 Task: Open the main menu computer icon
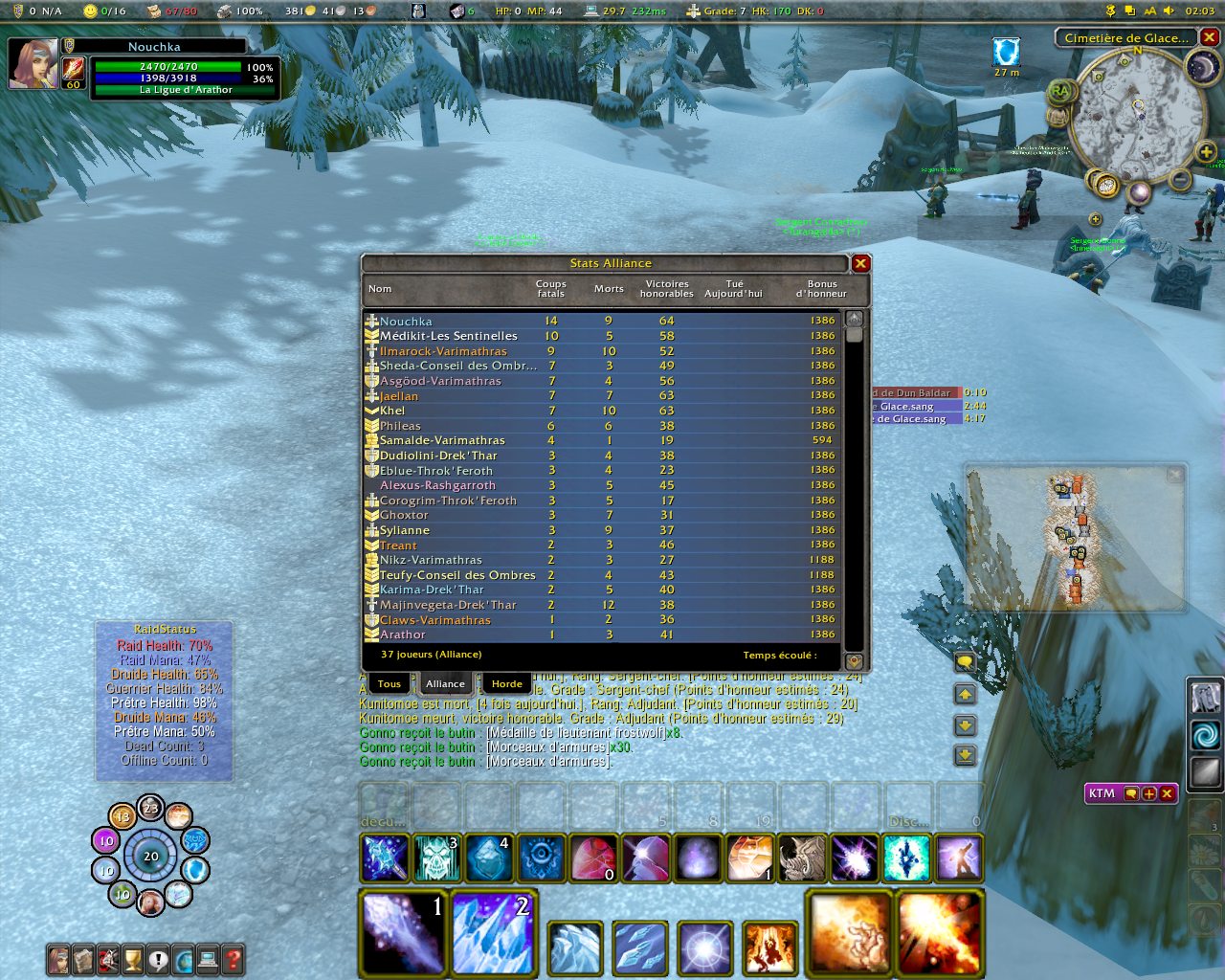point(207,959)
